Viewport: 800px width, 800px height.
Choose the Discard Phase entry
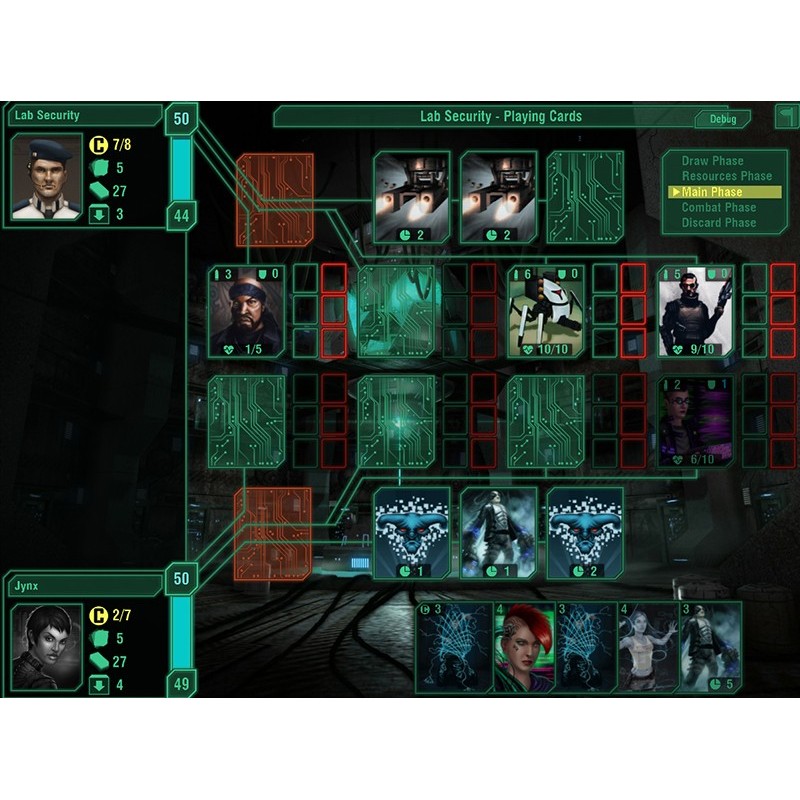pyautogui.click(x=718, y=222)
